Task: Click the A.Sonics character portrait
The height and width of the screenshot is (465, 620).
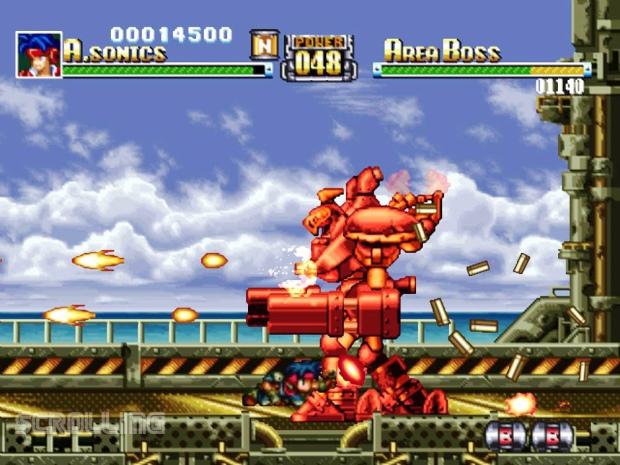Action: tap(38, 54)
